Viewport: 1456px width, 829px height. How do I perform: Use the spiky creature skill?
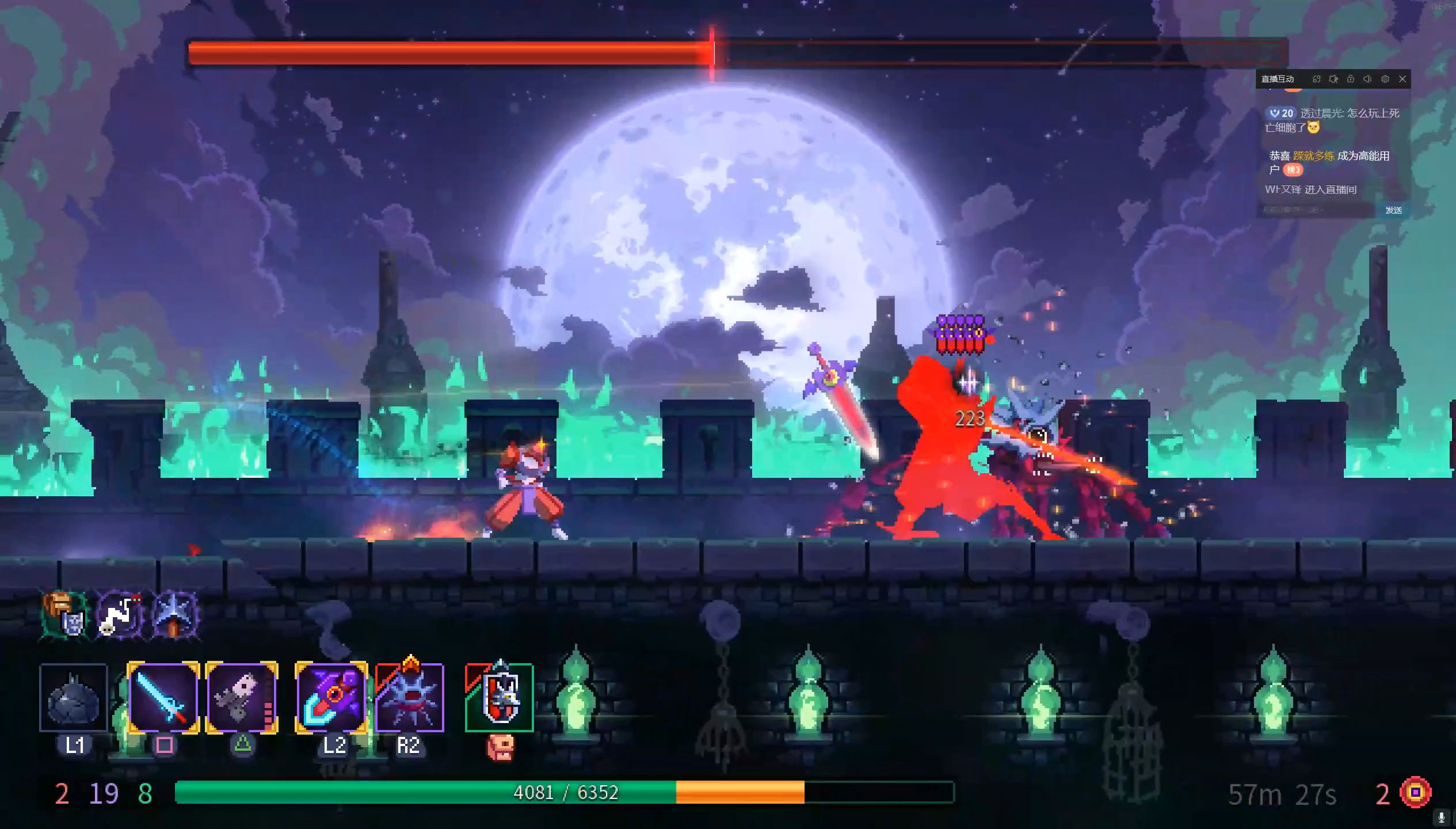(x=410, y=697)
